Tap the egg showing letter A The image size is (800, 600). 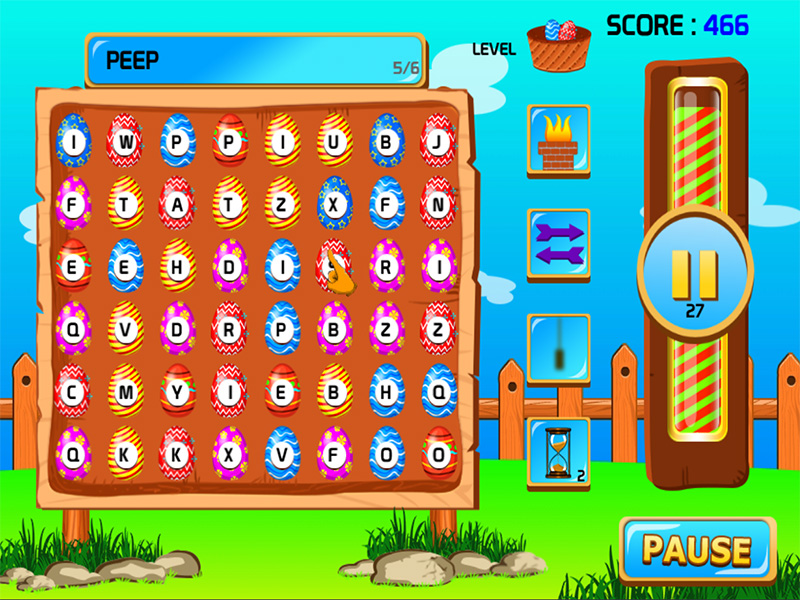click(x=178, y=204)
